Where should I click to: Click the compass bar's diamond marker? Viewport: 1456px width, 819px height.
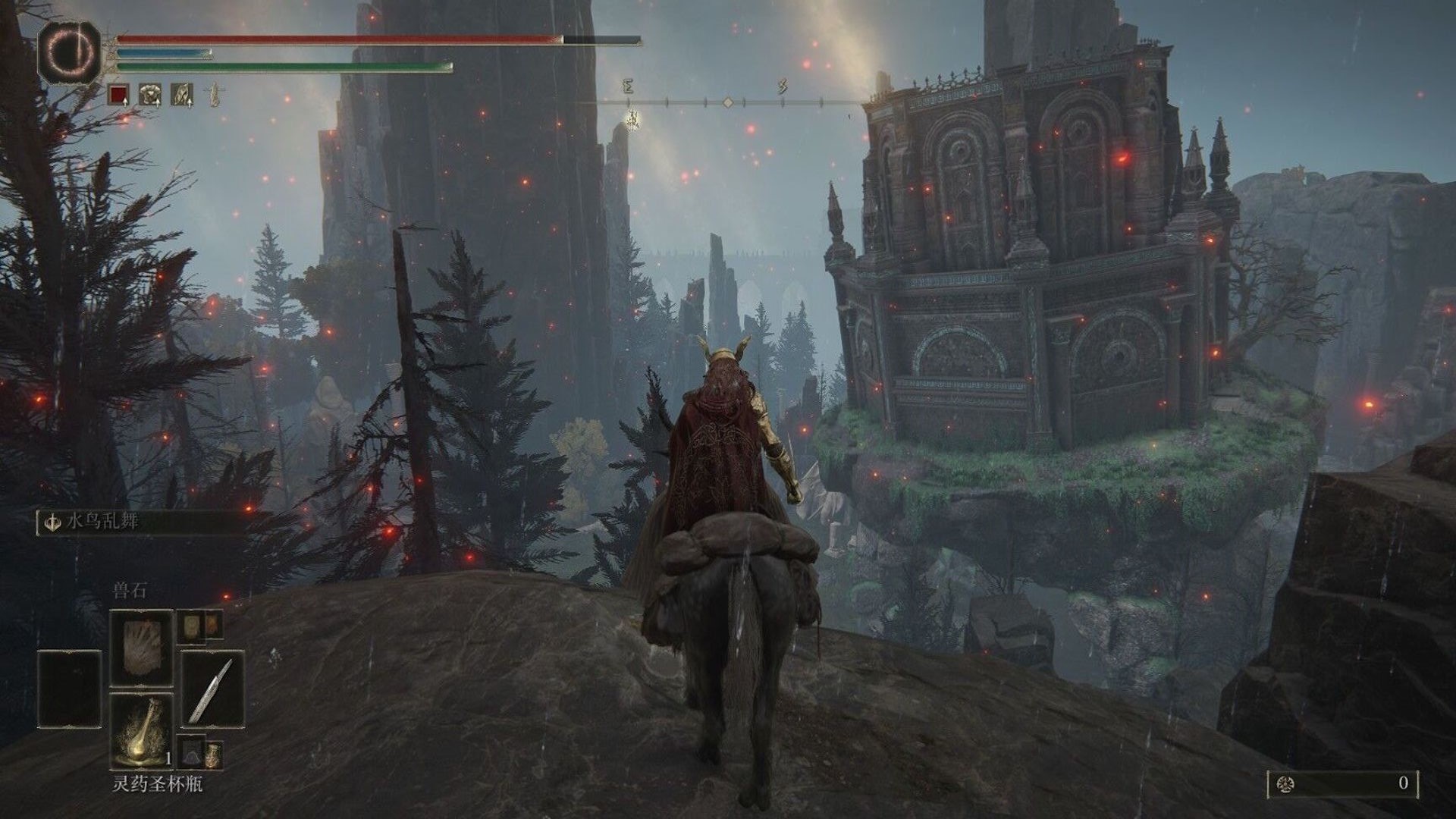(727, 102)
